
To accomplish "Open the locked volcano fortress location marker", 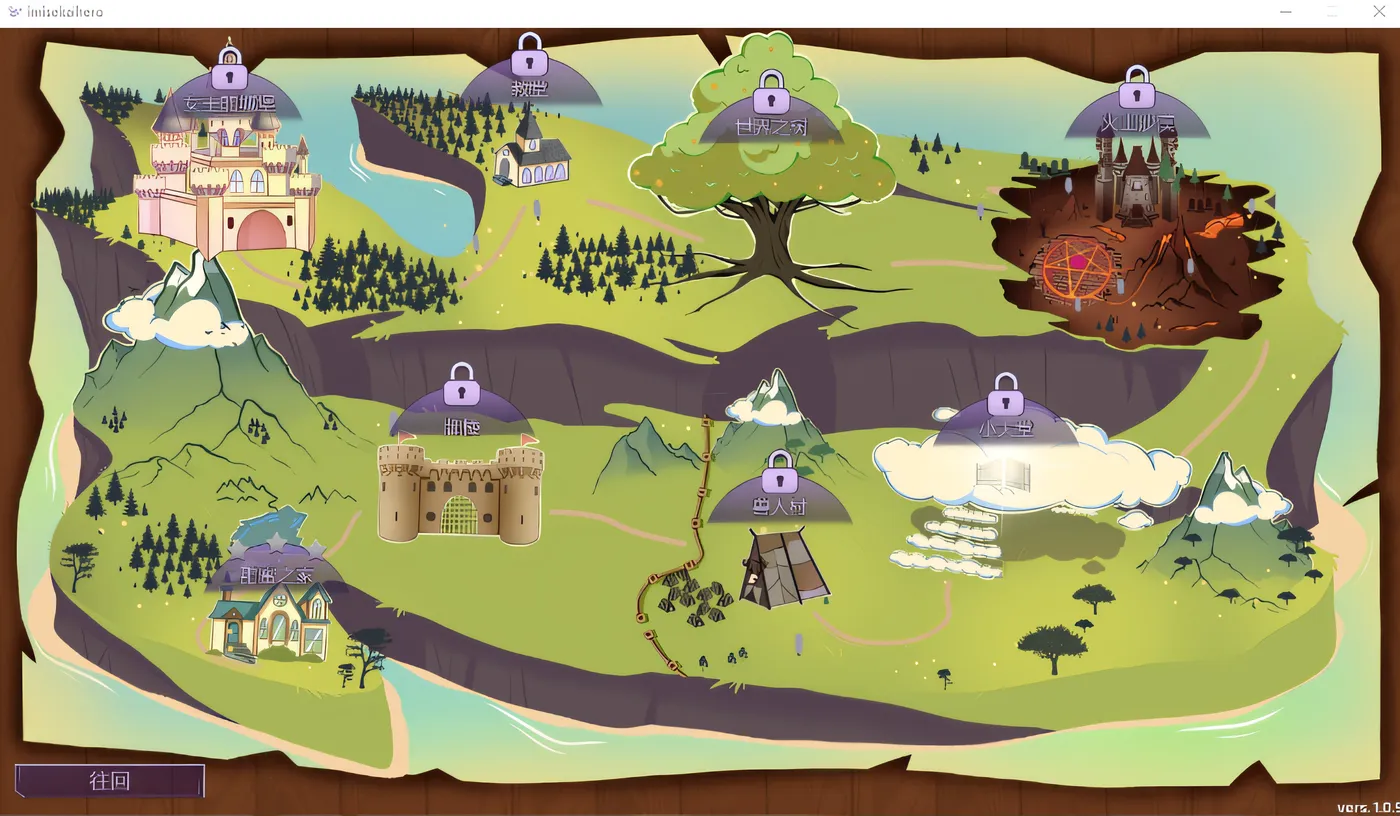I will click(1137, 116).
